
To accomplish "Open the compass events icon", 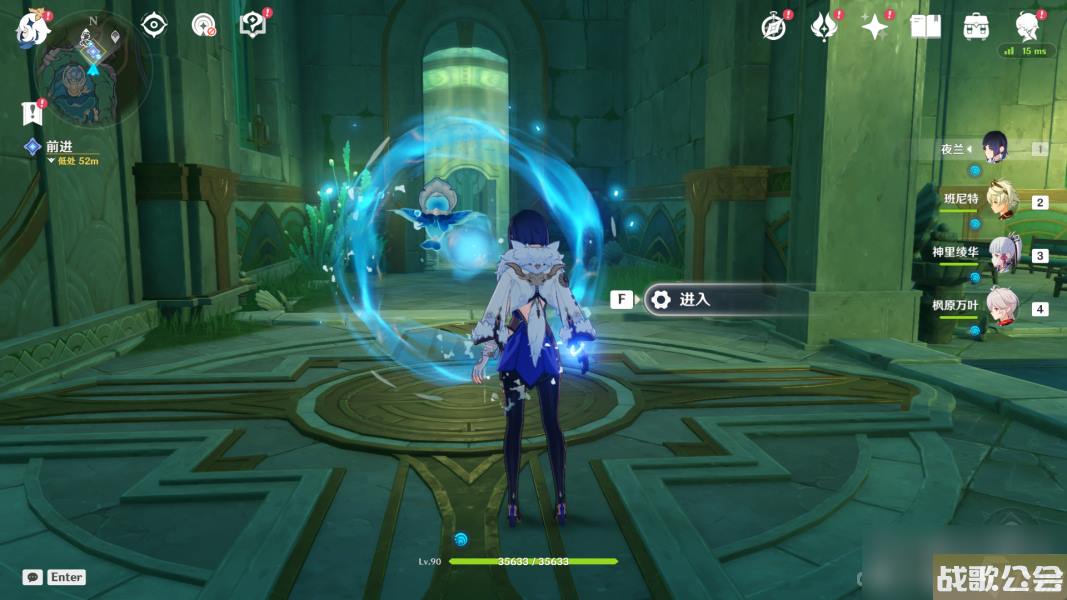I will click(x=774, y=27).
